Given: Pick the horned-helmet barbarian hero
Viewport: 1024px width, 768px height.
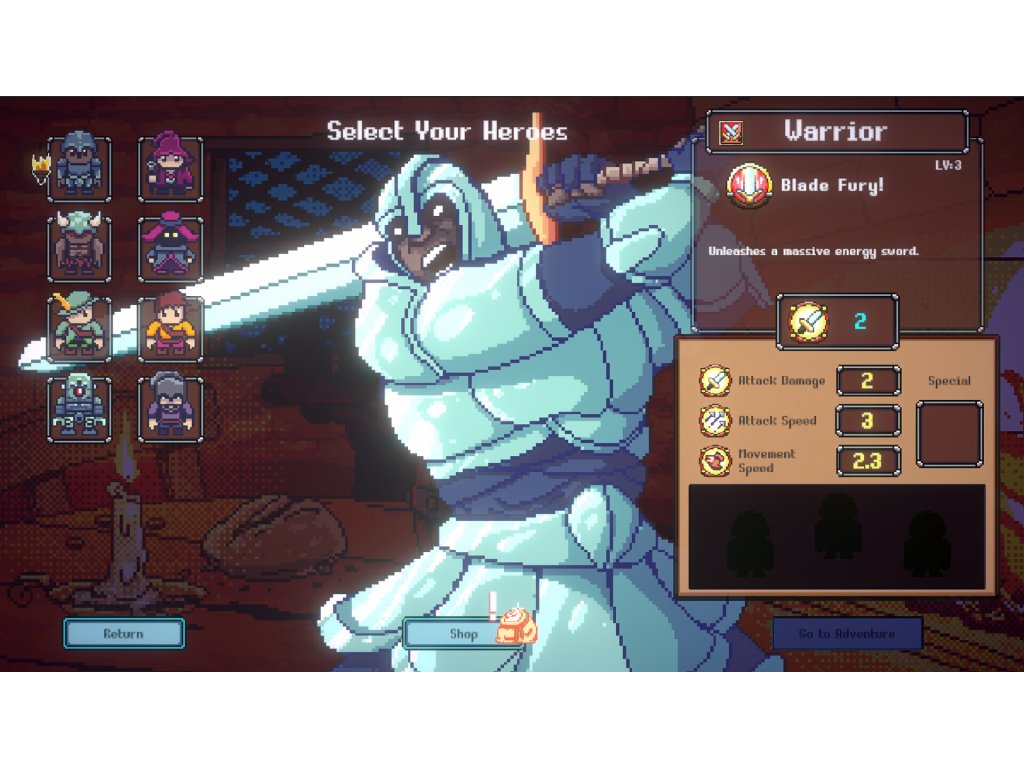Looking at the screenshot, I should pos(79,249).
